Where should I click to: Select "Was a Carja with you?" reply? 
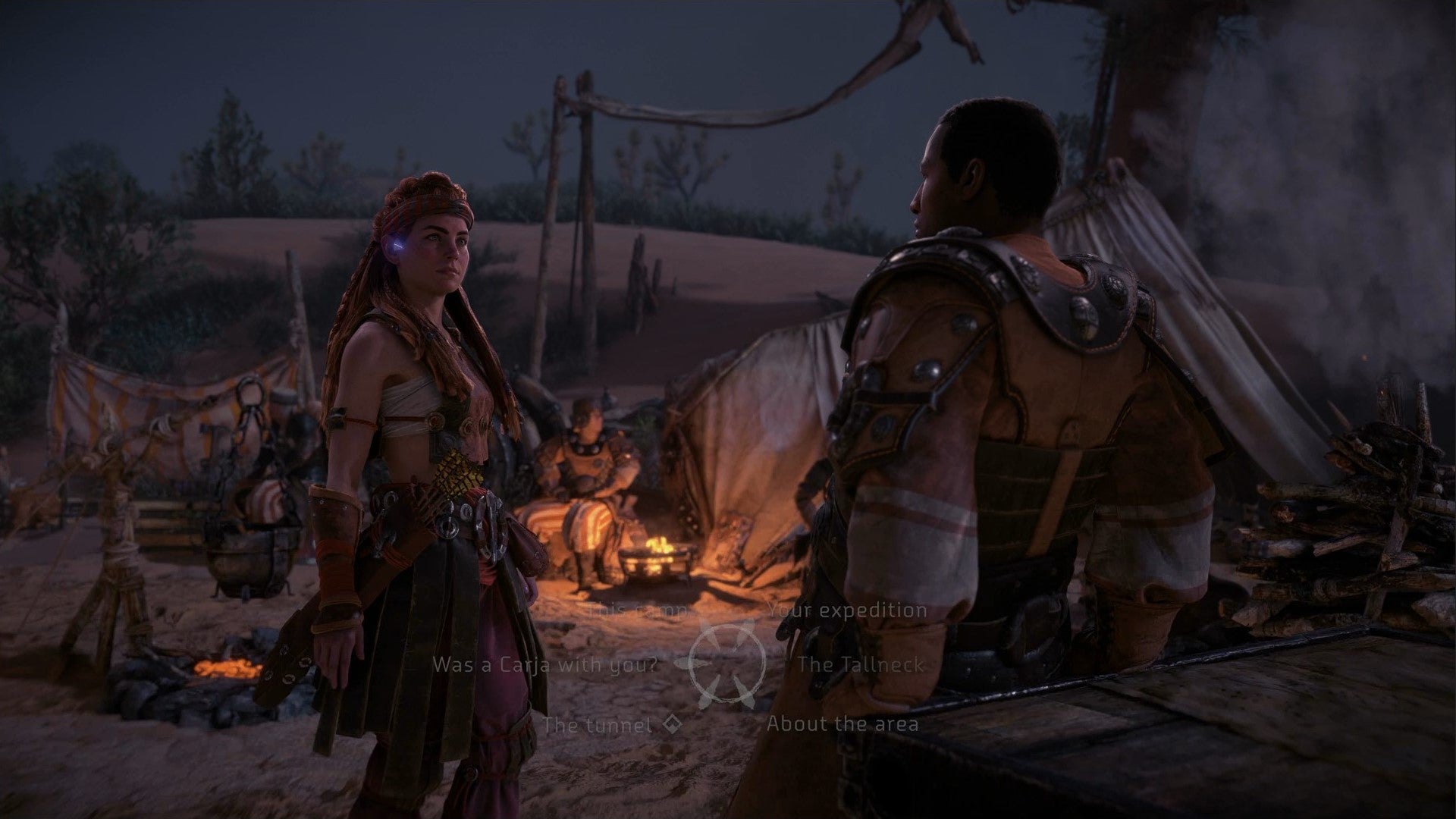click(544, 665)
